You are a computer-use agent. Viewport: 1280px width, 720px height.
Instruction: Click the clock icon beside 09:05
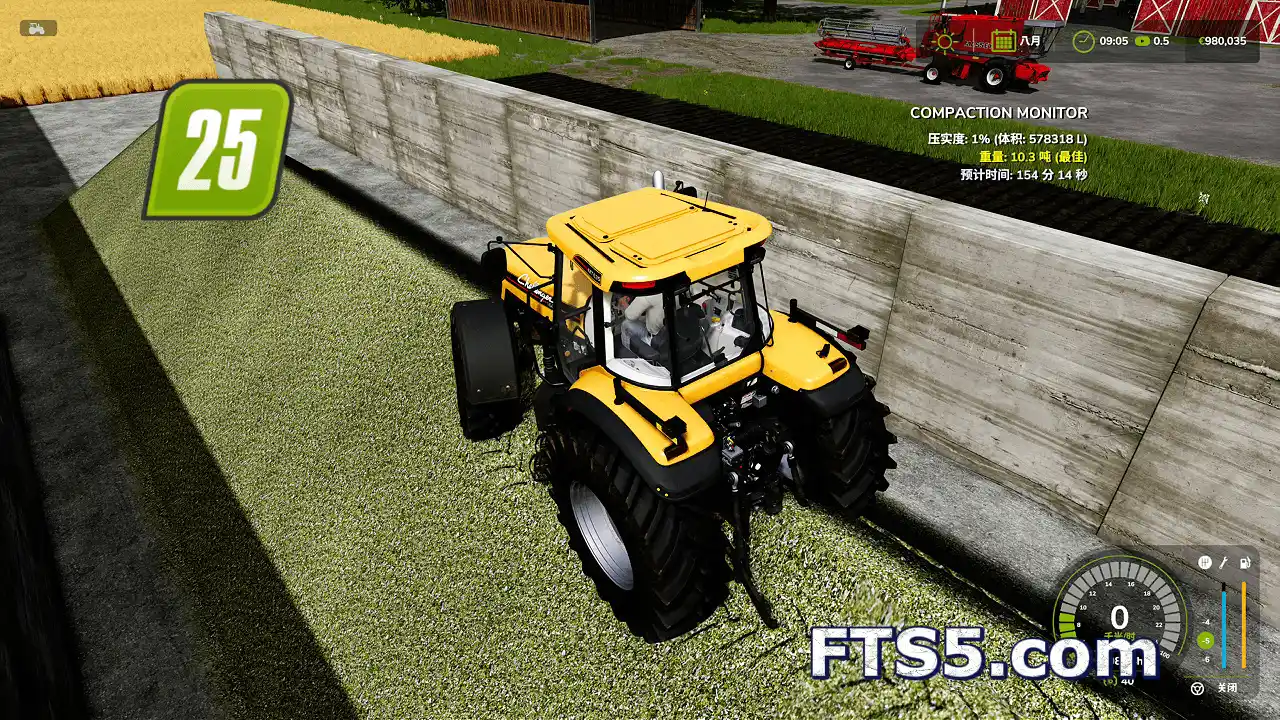[x=1083, y=40]
